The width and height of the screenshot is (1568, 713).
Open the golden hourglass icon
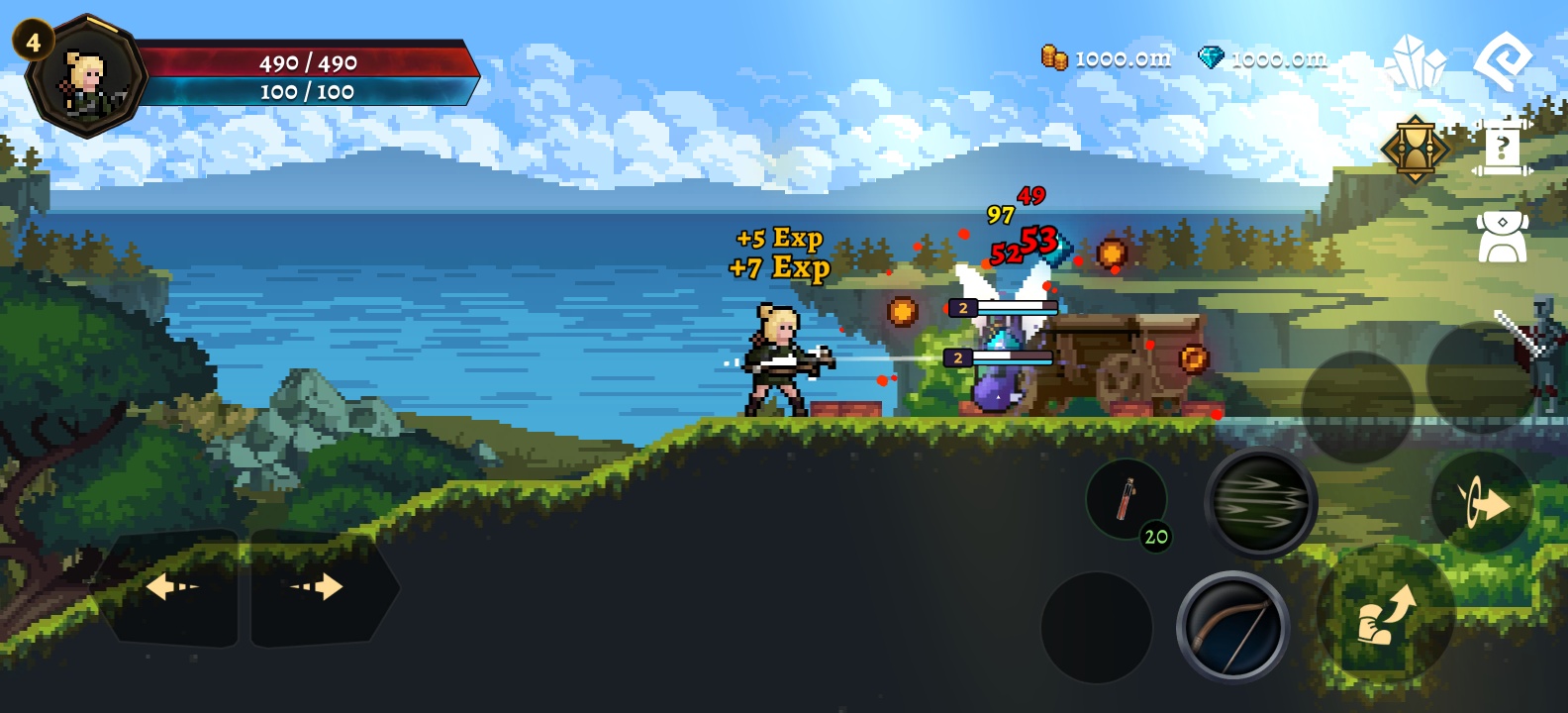pos(1416,149)
